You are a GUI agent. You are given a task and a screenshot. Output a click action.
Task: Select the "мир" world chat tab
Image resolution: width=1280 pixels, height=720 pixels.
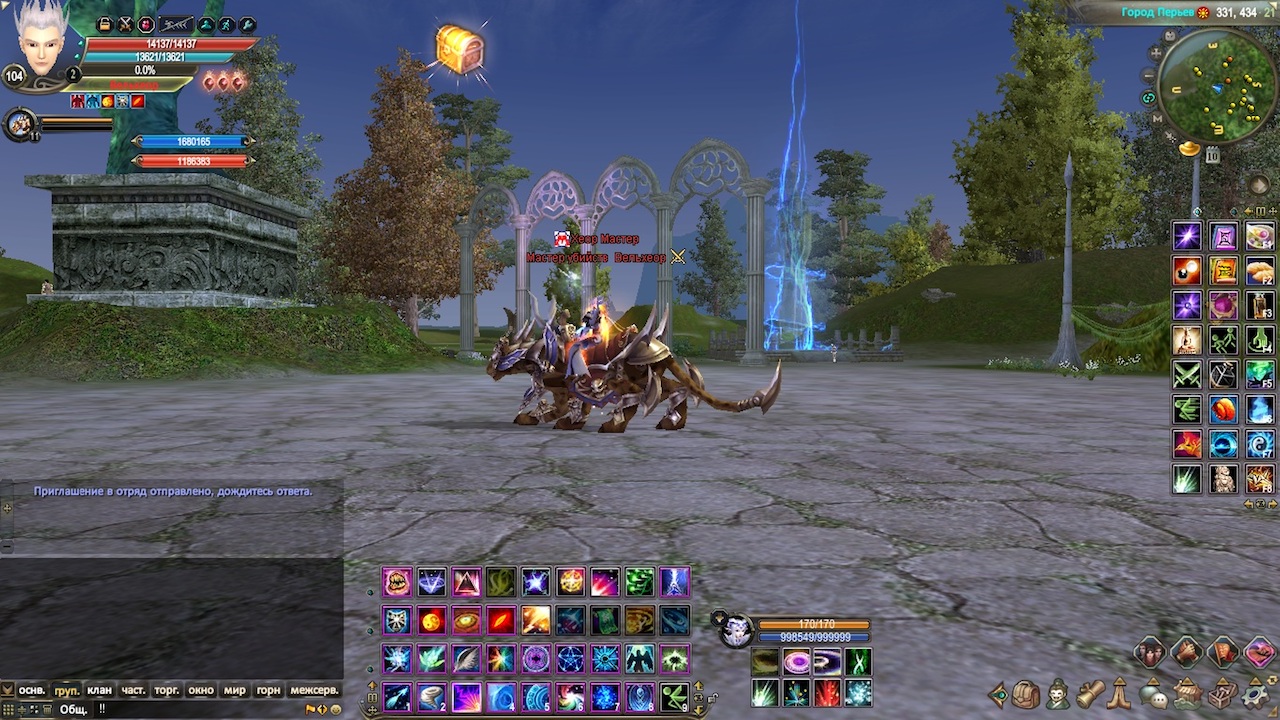[x=234, y=690]
